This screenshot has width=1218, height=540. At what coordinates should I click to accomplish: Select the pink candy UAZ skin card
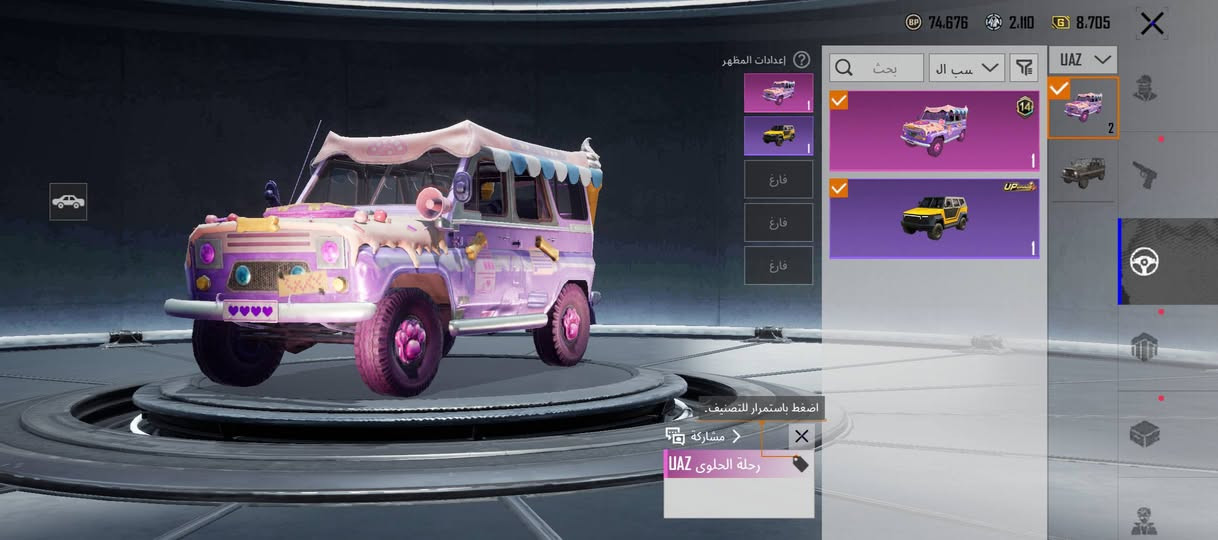934,131
